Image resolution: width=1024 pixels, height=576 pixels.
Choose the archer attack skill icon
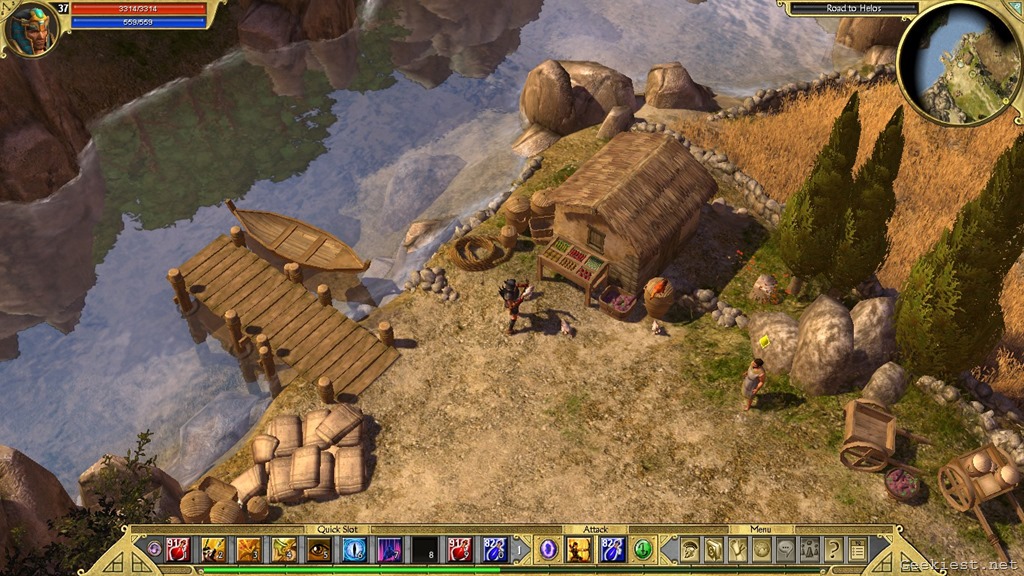(579, 549)
